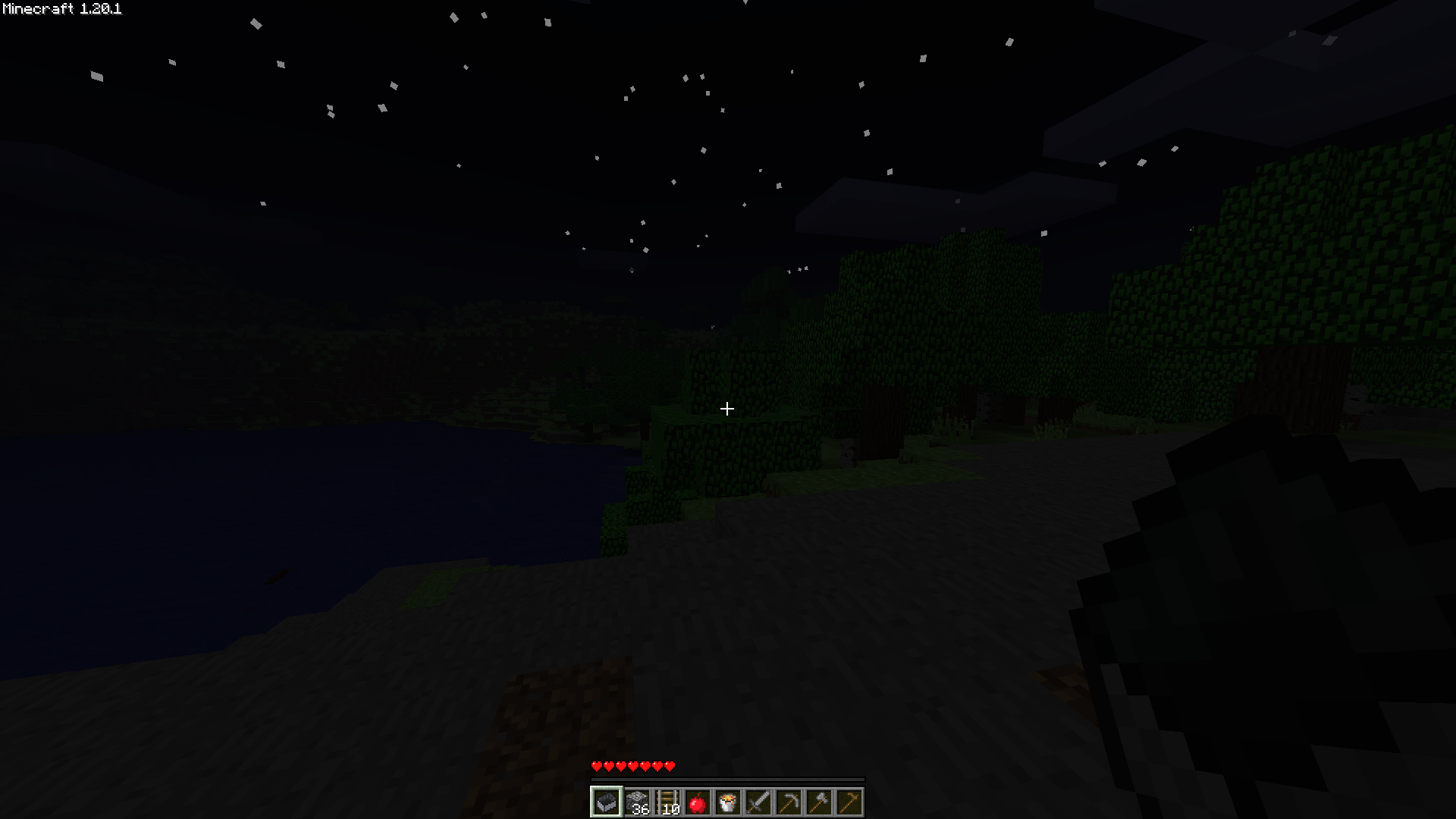Click the center crosshair
This screenshot has width=1456, height=819.
(x=727, y=409)
